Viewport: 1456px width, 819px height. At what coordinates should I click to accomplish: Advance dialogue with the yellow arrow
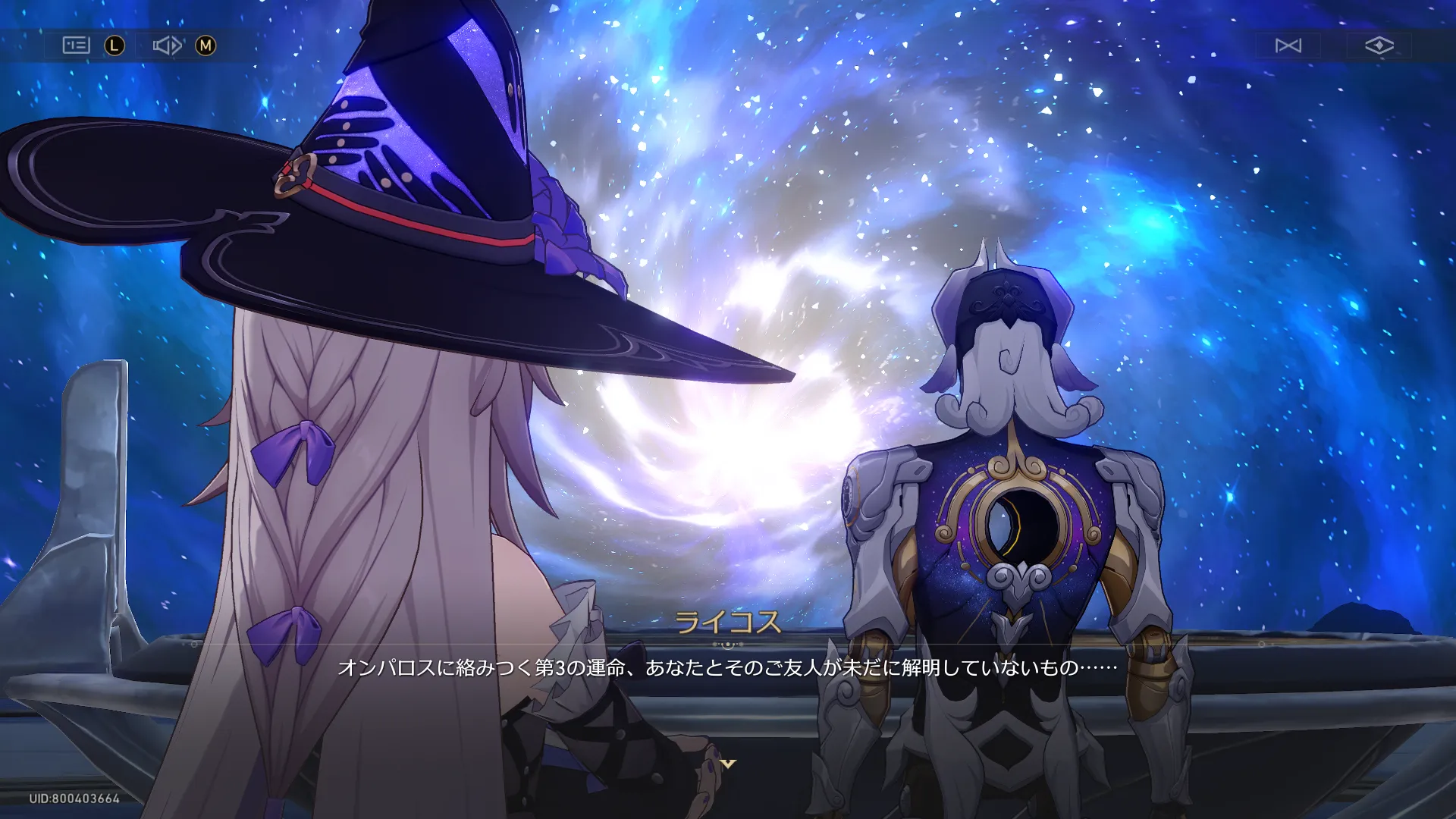(x=728, y=764)
